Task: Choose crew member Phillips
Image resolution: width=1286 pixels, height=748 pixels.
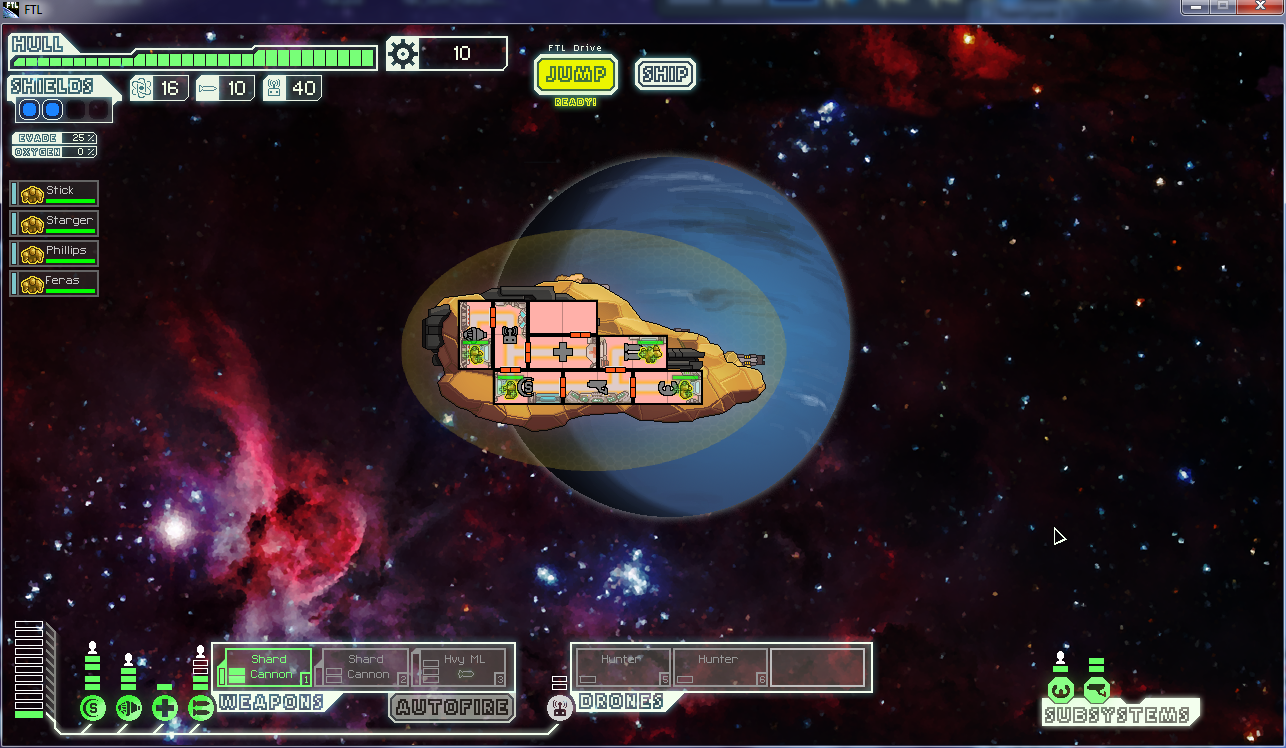Action: point(55,253)
